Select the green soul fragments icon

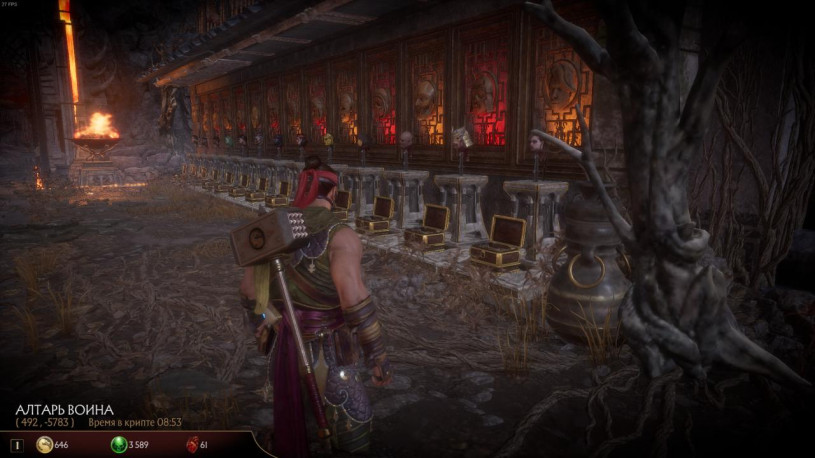tap(119, 445)
